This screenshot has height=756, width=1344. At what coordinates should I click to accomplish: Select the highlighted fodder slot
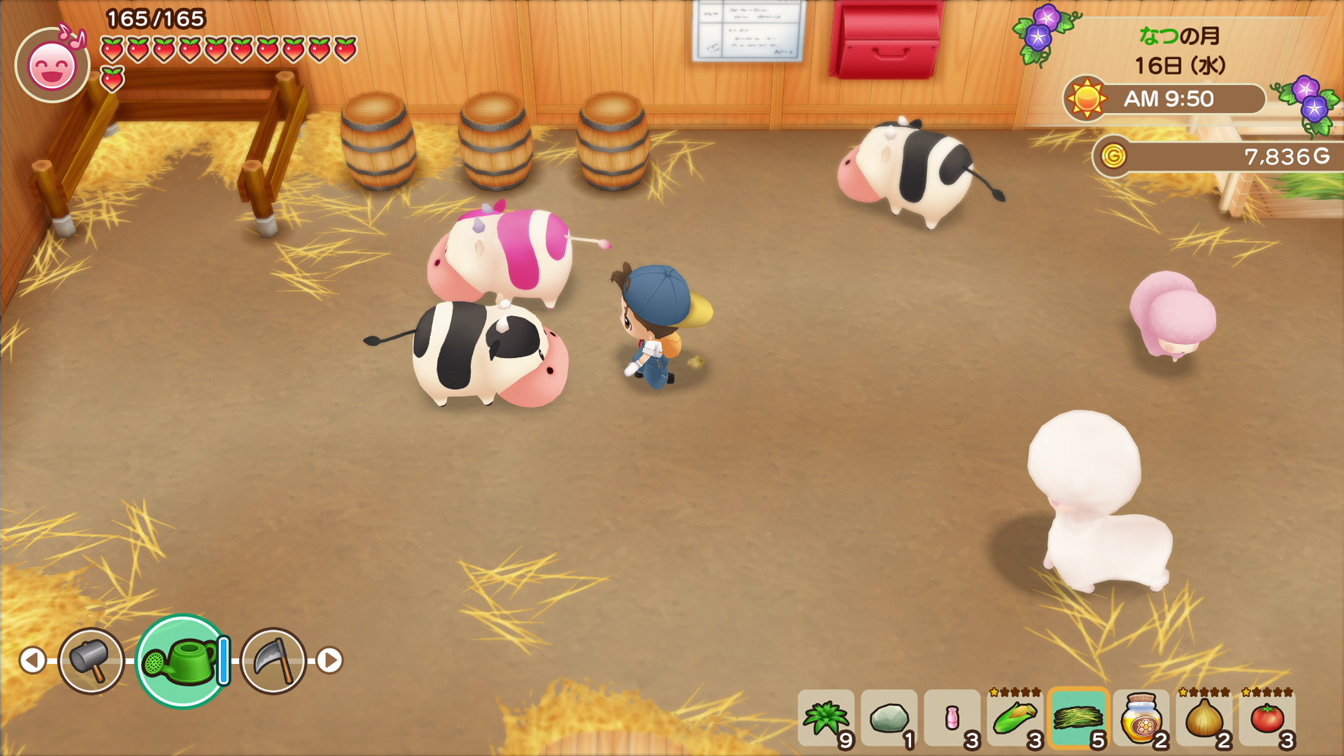pyautogui.click(x=1078, y=718)
